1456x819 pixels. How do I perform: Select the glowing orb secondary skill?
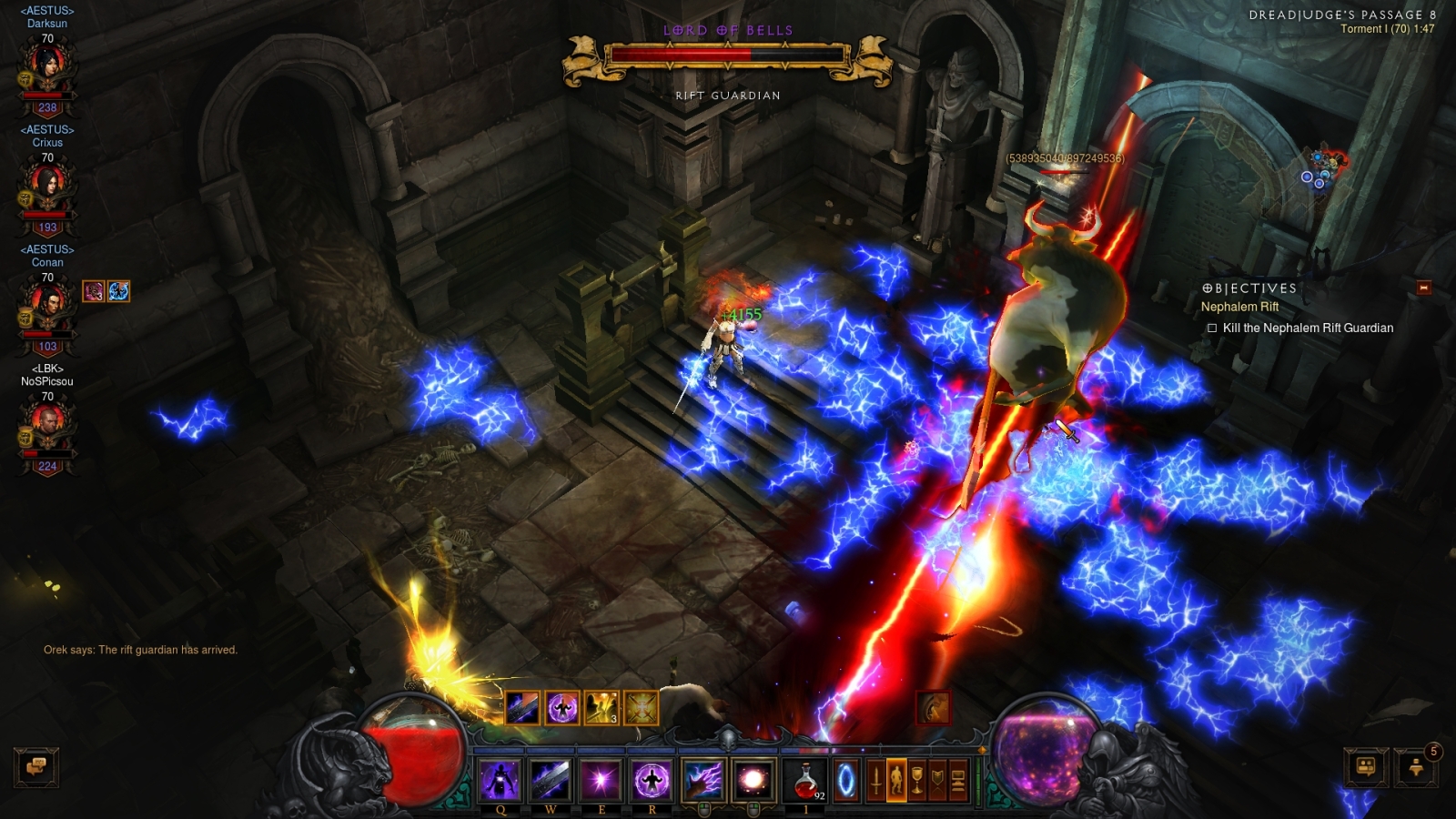753,780
